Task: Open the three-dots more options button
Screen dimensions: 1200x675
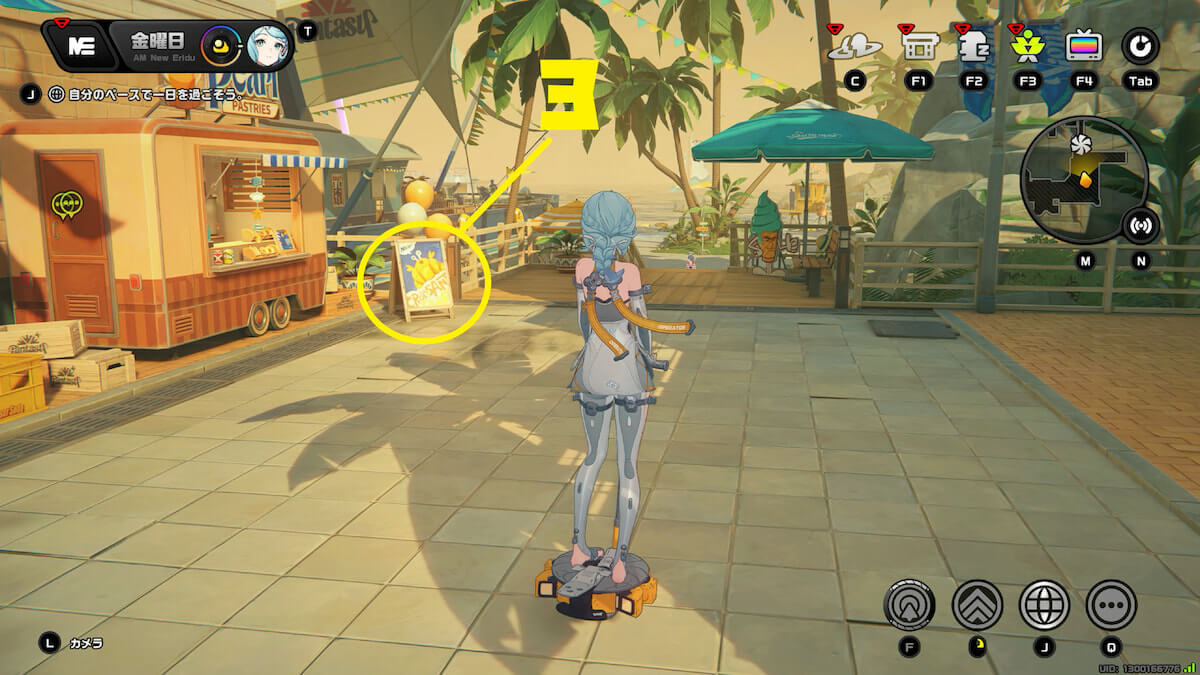Action: tap(1111, 605)
